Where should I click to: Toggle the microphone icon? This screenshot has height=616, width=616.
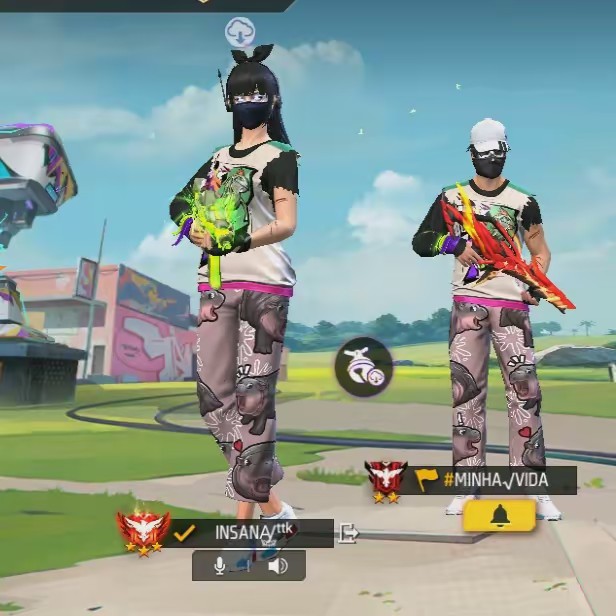coord(220,566)
